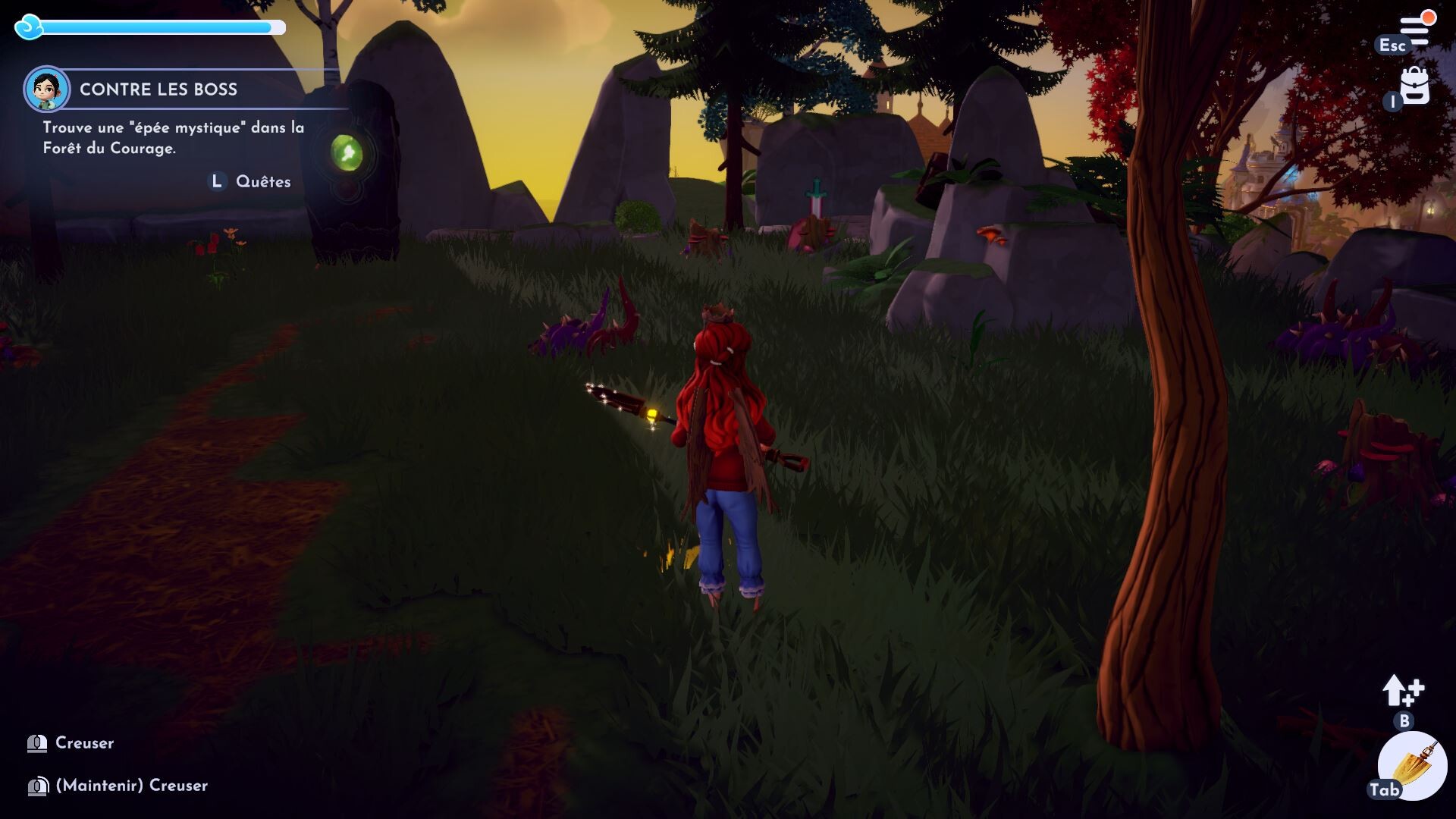Viewport: 1456px width, 819px height.
Task: Activate the arrow-plus boost icon
Action: [x=1402, y=692]
